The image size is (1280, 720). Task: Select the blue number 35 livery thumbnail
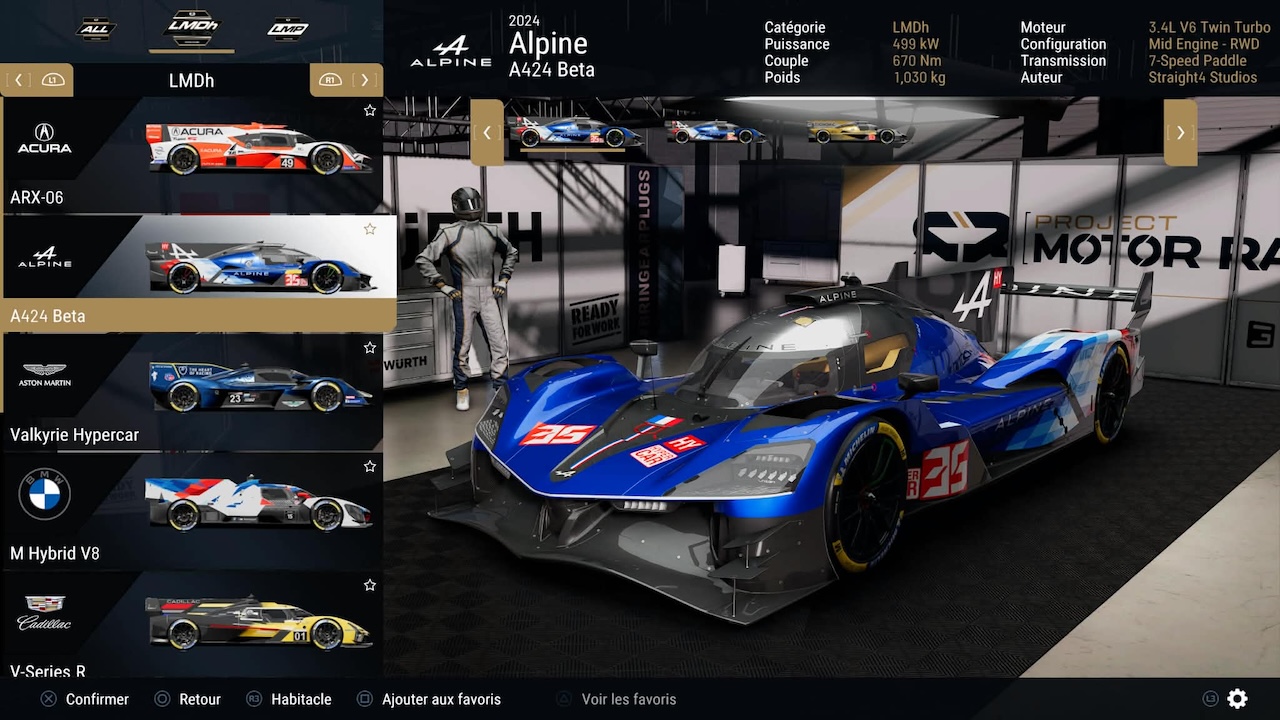(x=574, y=132)
